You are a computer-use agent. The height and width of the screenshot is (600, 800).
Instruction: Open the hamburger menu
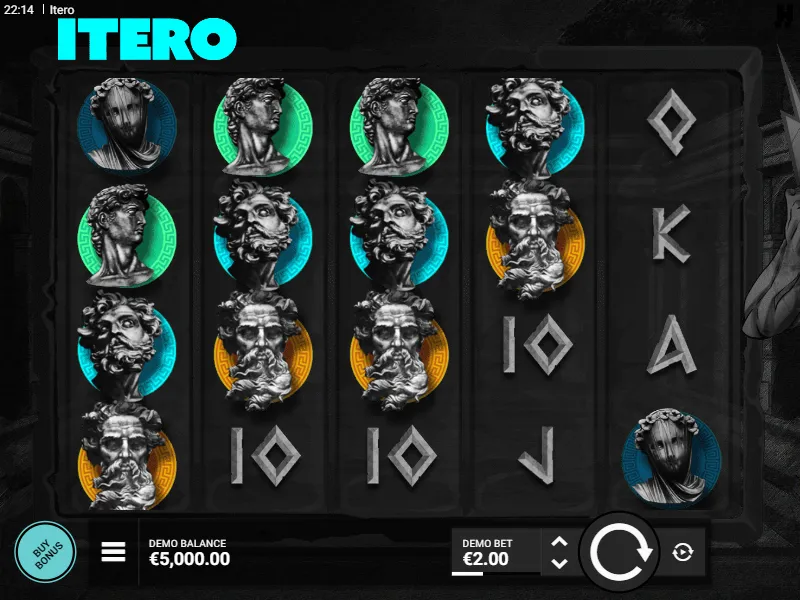(x=114, y=552)
